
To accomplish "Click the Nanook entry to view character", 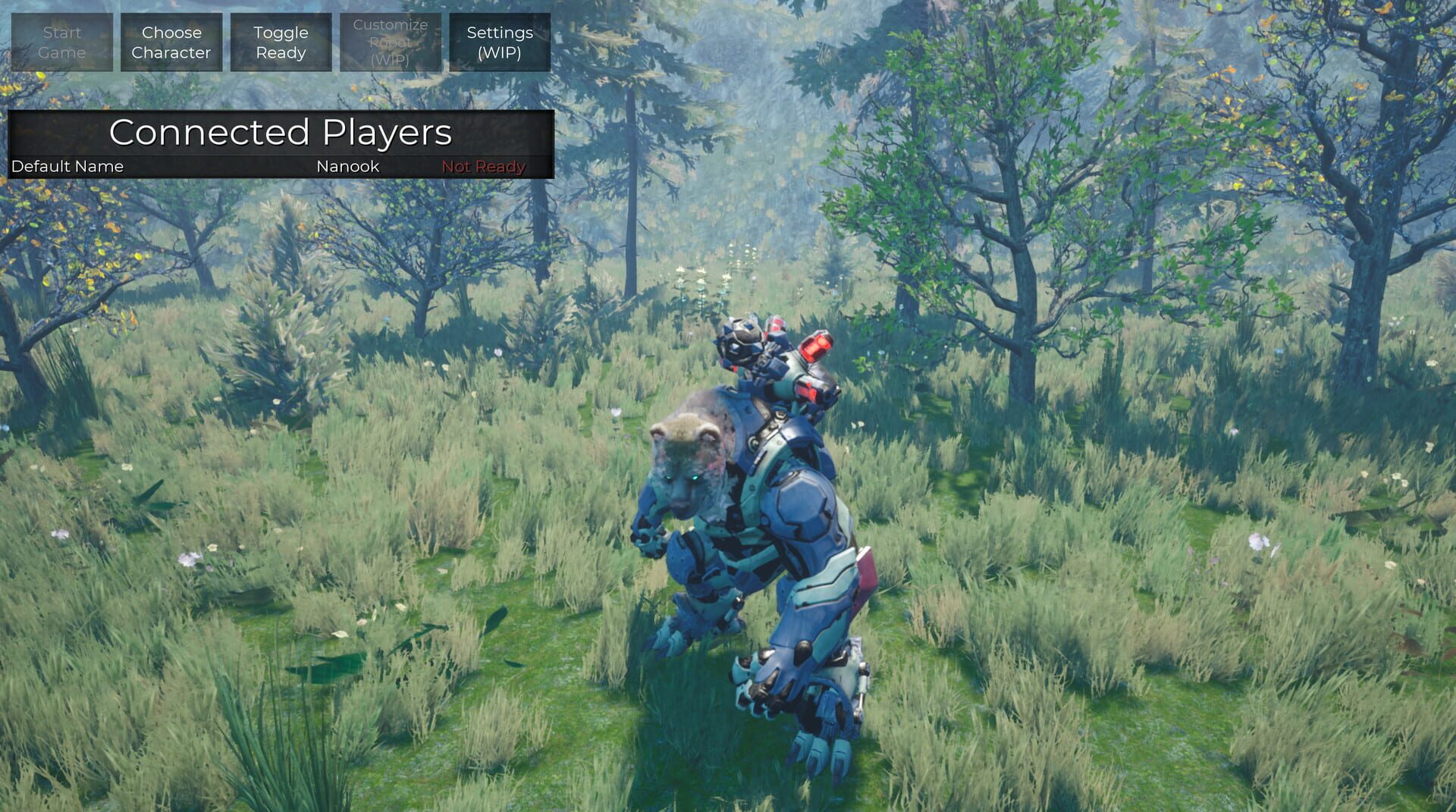I will tap(347, 166).
